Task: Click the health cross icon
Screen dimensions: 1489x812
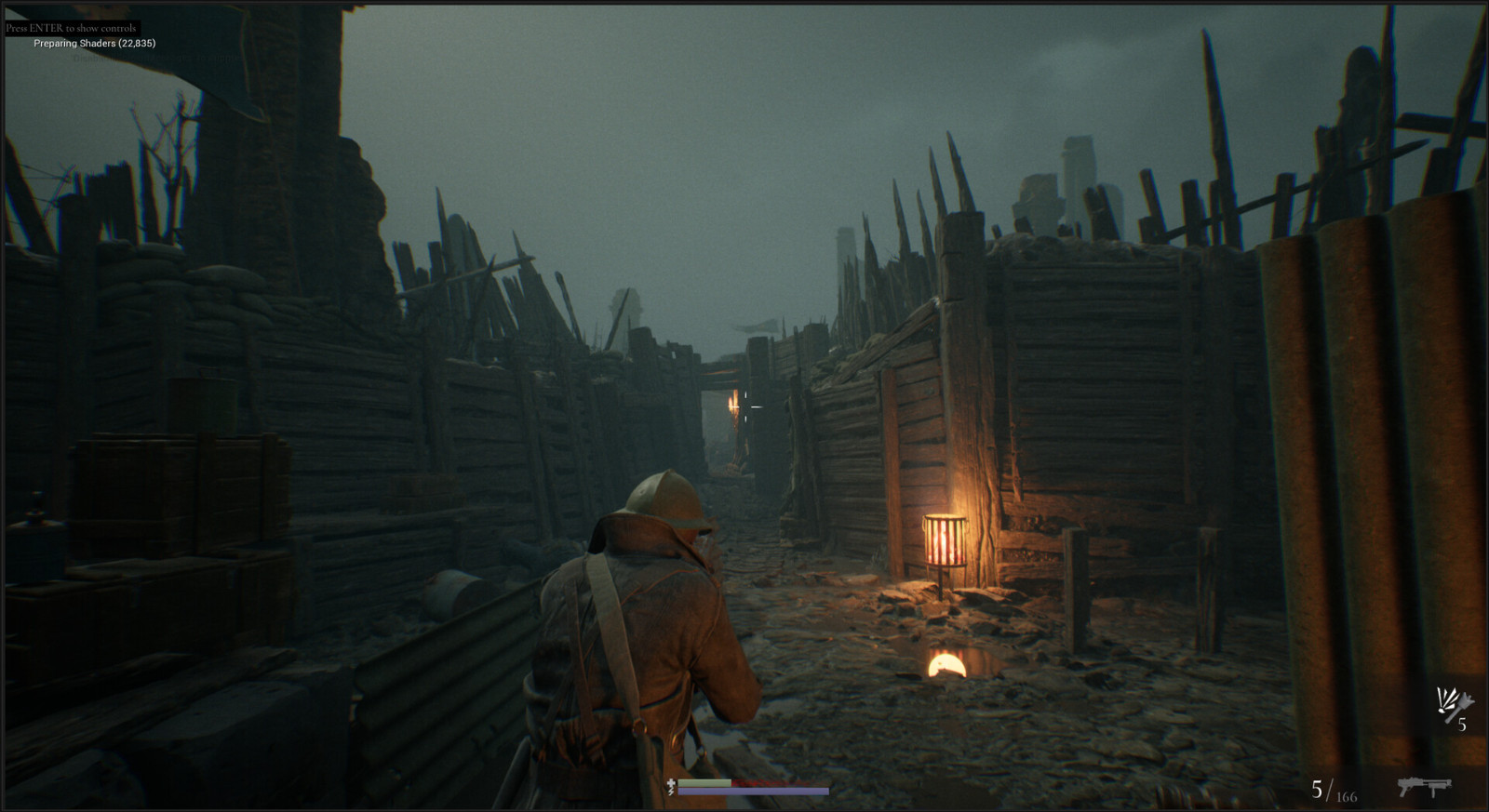Action: tap(671, 782)
